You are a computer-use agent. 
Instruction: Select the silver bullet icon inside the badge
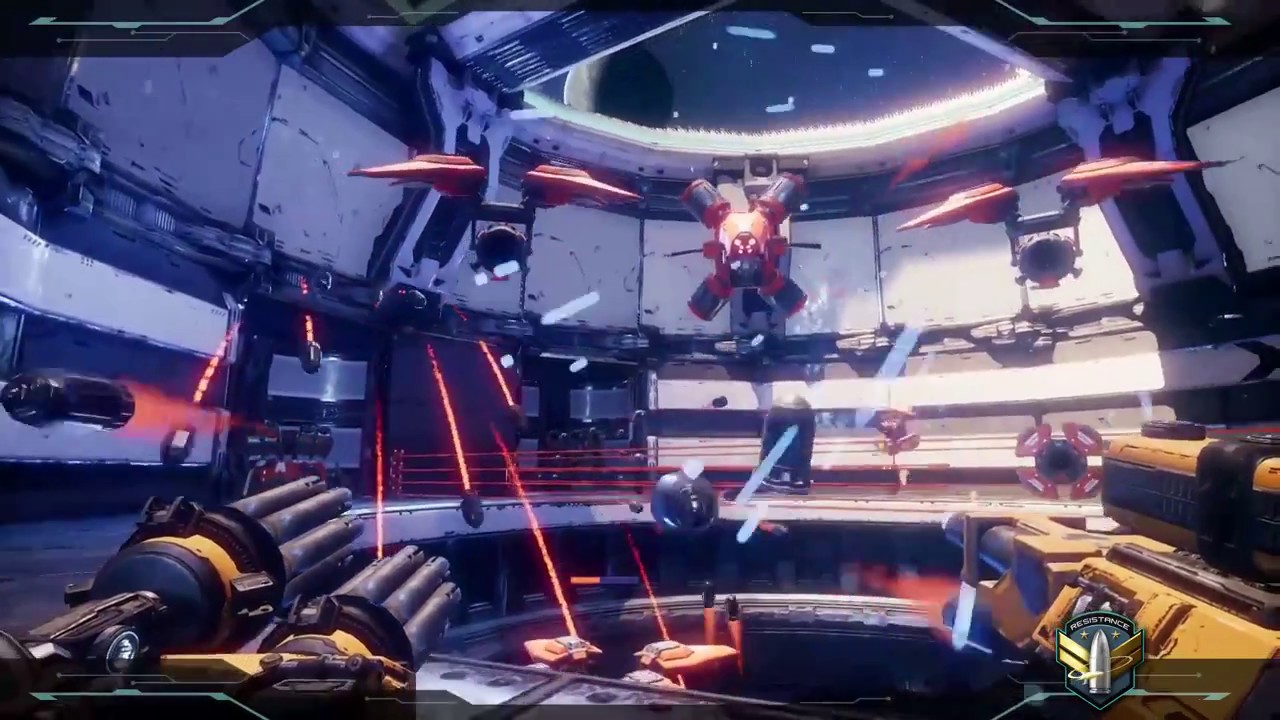(x=1100, y=660)
